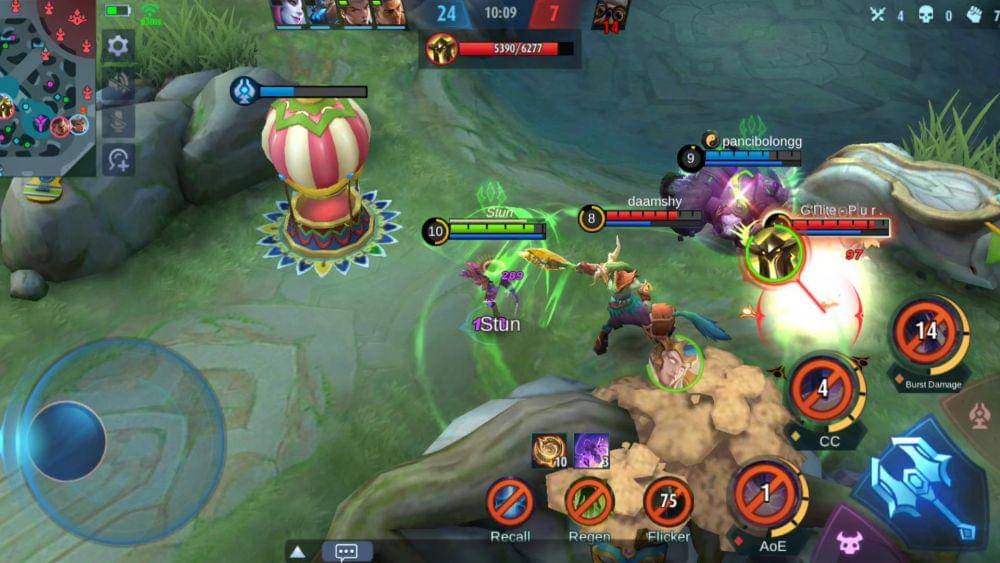
Task: Use the Regen ability
Action: point(589,501)
